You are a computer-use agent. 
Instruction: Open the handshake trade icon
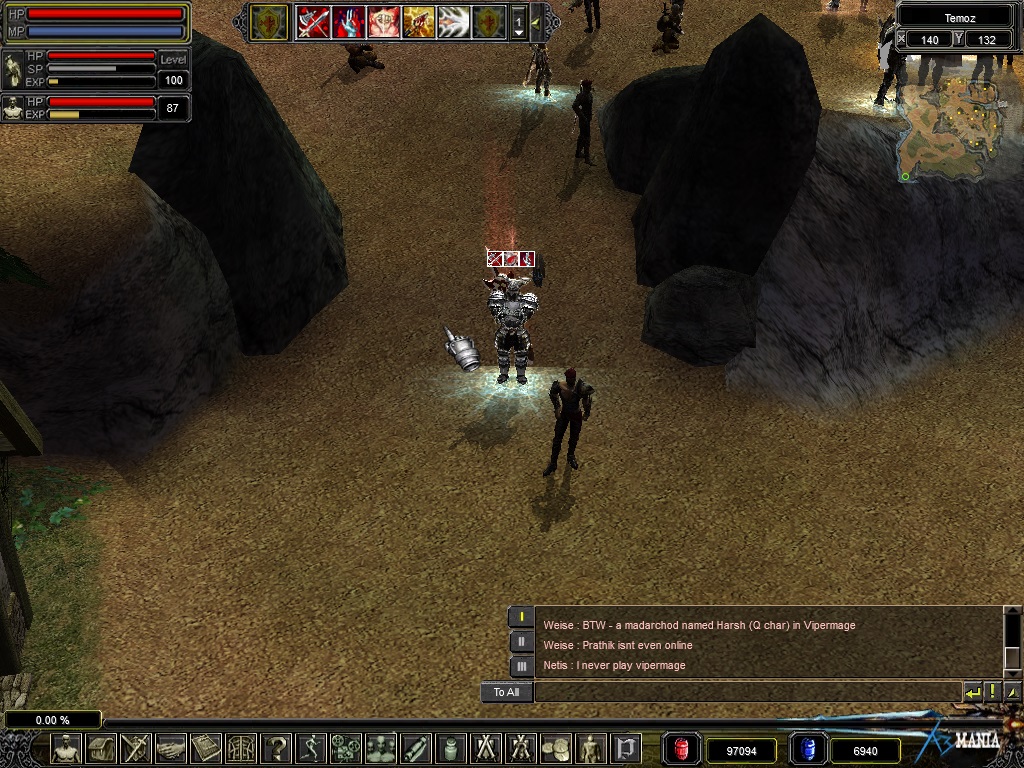(170, 748)
